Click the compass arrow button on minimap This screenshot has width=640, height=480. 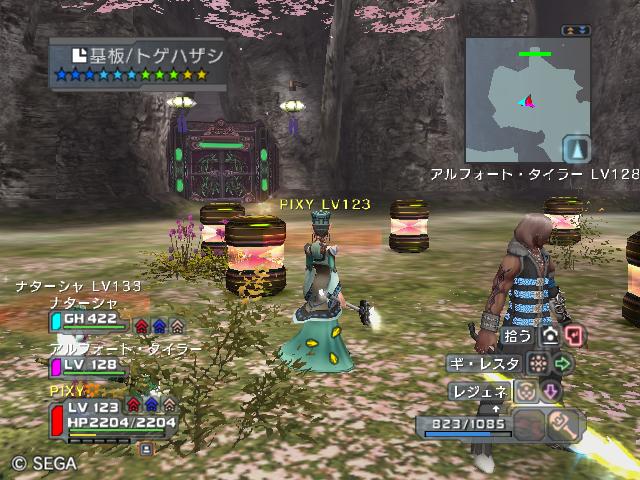click(x=576, y=150)
